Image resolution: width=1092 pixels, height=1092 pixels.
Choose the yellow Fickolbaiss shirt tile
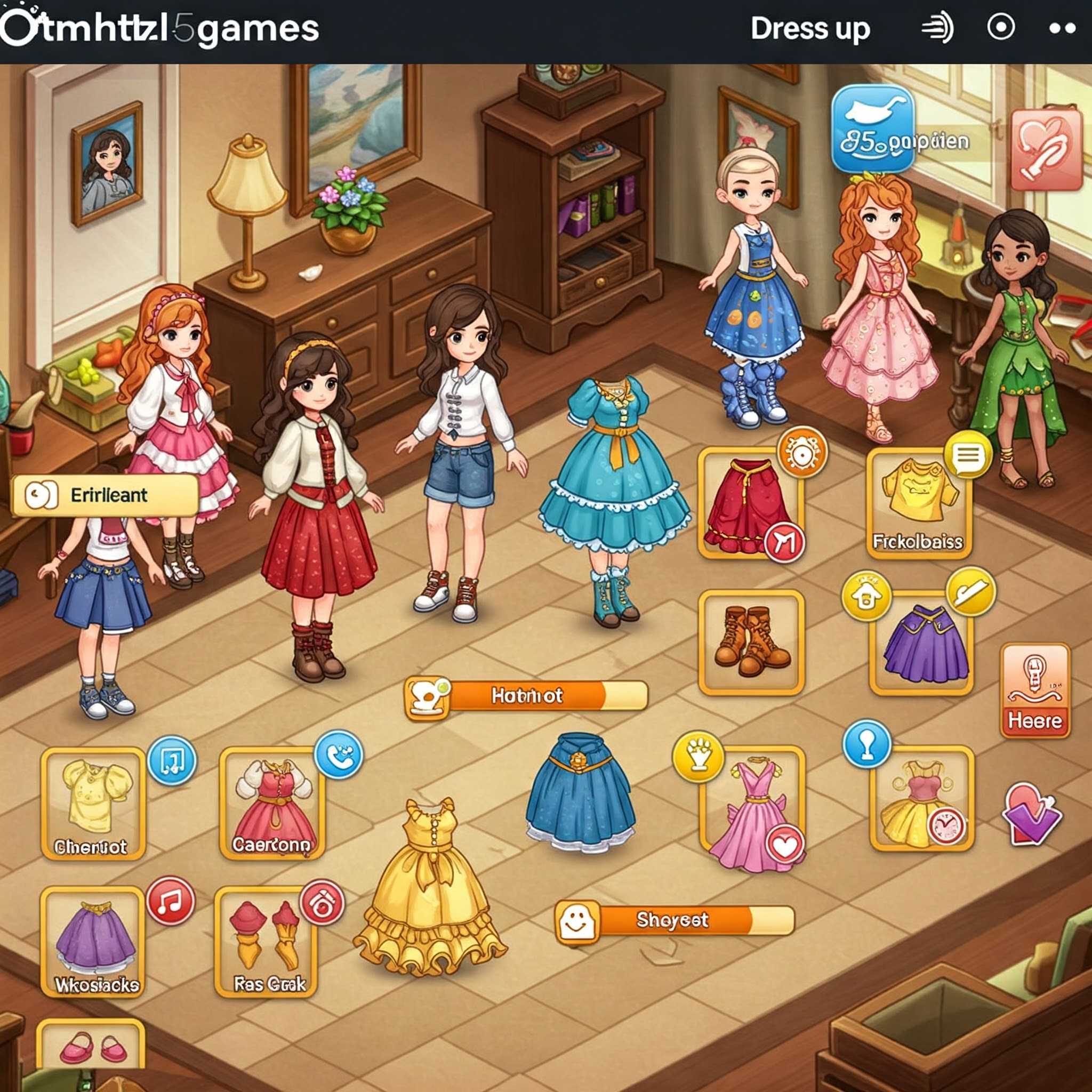point(919,503)
